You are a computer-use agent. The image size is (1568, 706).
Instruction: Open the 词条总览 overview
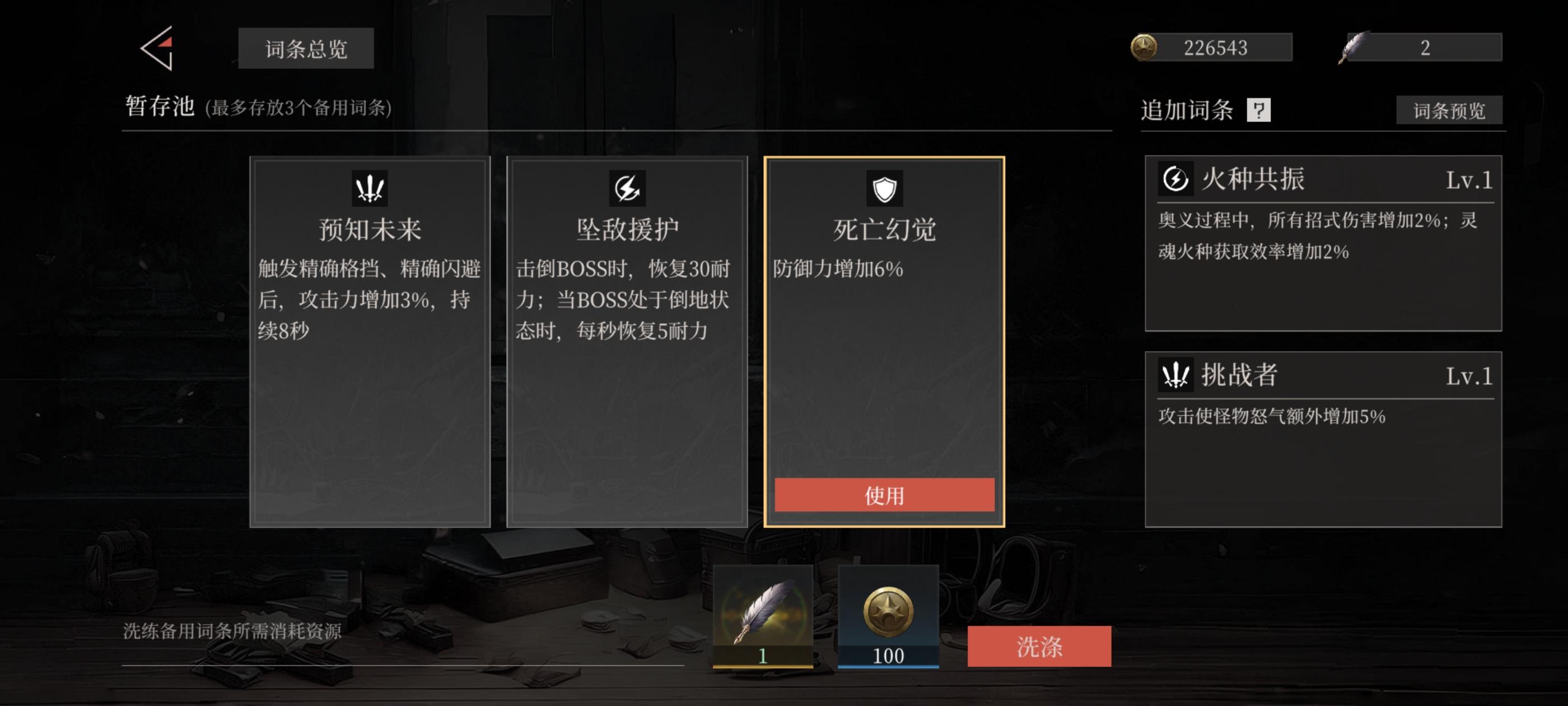(306, 49)
